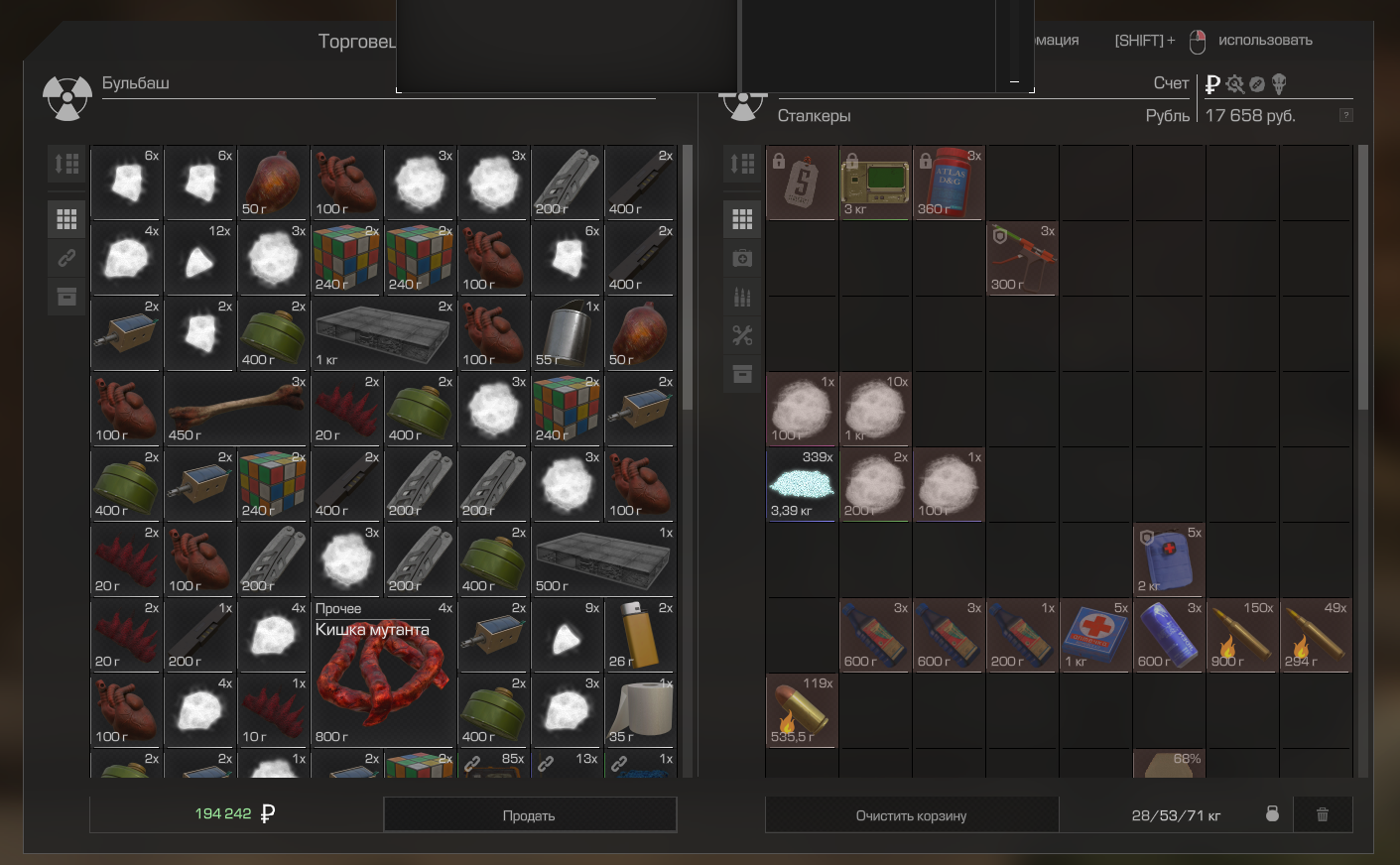The width and height of the screenshot is (1400, 865).
Task: Click the question mark help icon
Action: 1345,115
